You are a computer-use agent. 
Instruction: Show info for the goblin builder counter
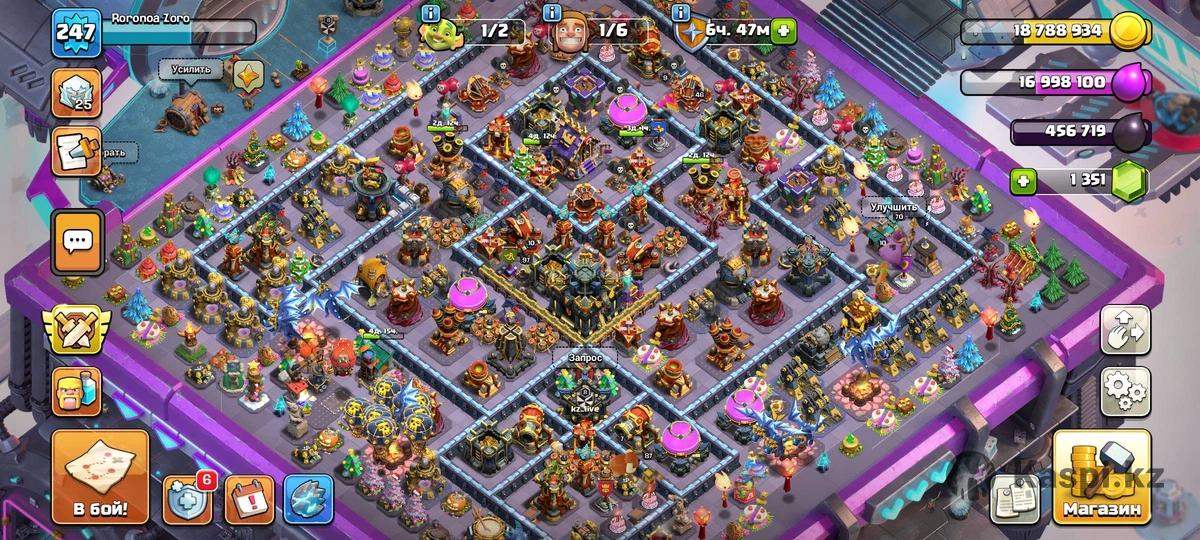430,13
